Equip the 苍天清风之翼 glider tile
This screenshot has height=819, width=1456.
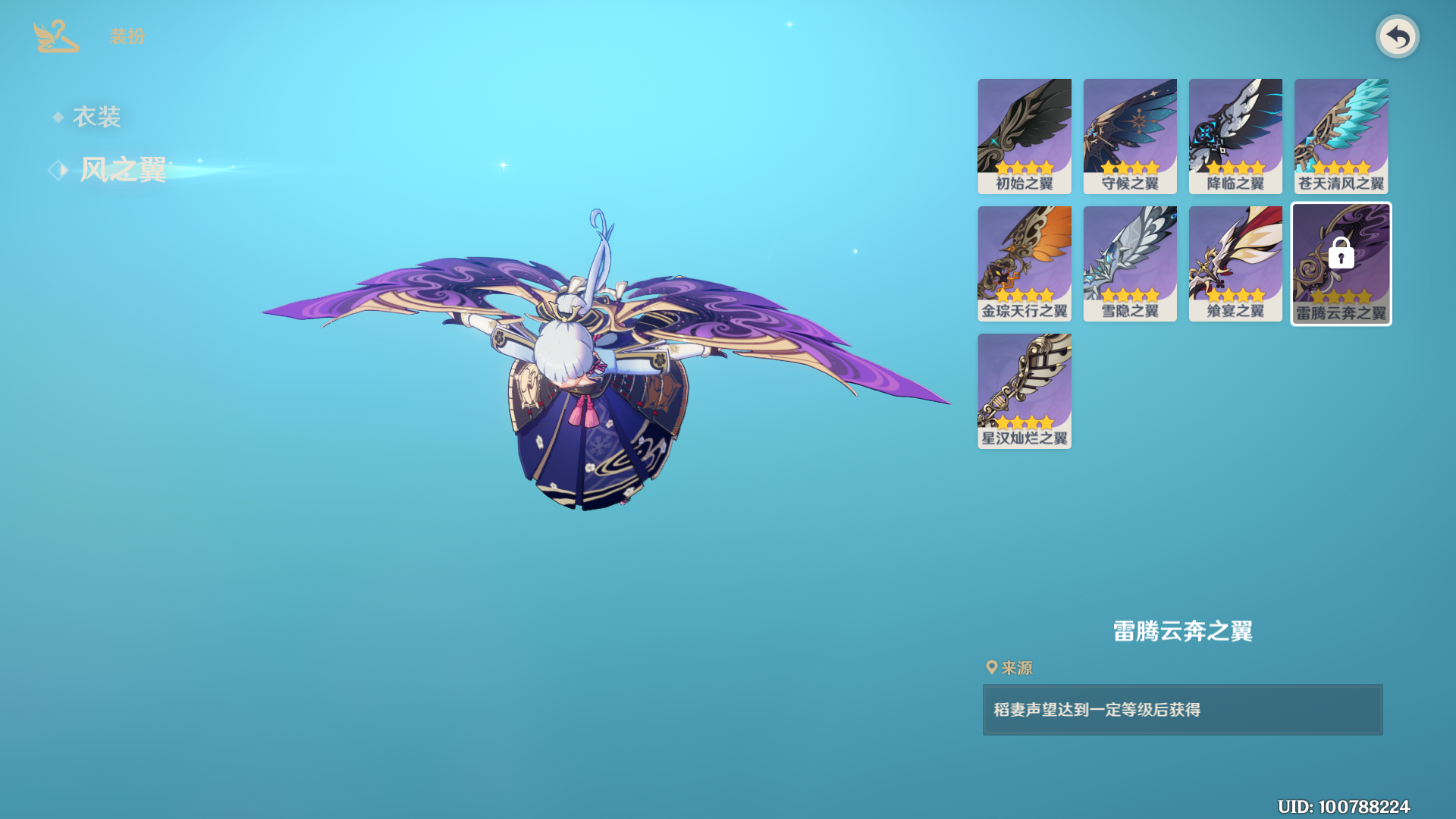[x=1341, y=136]
